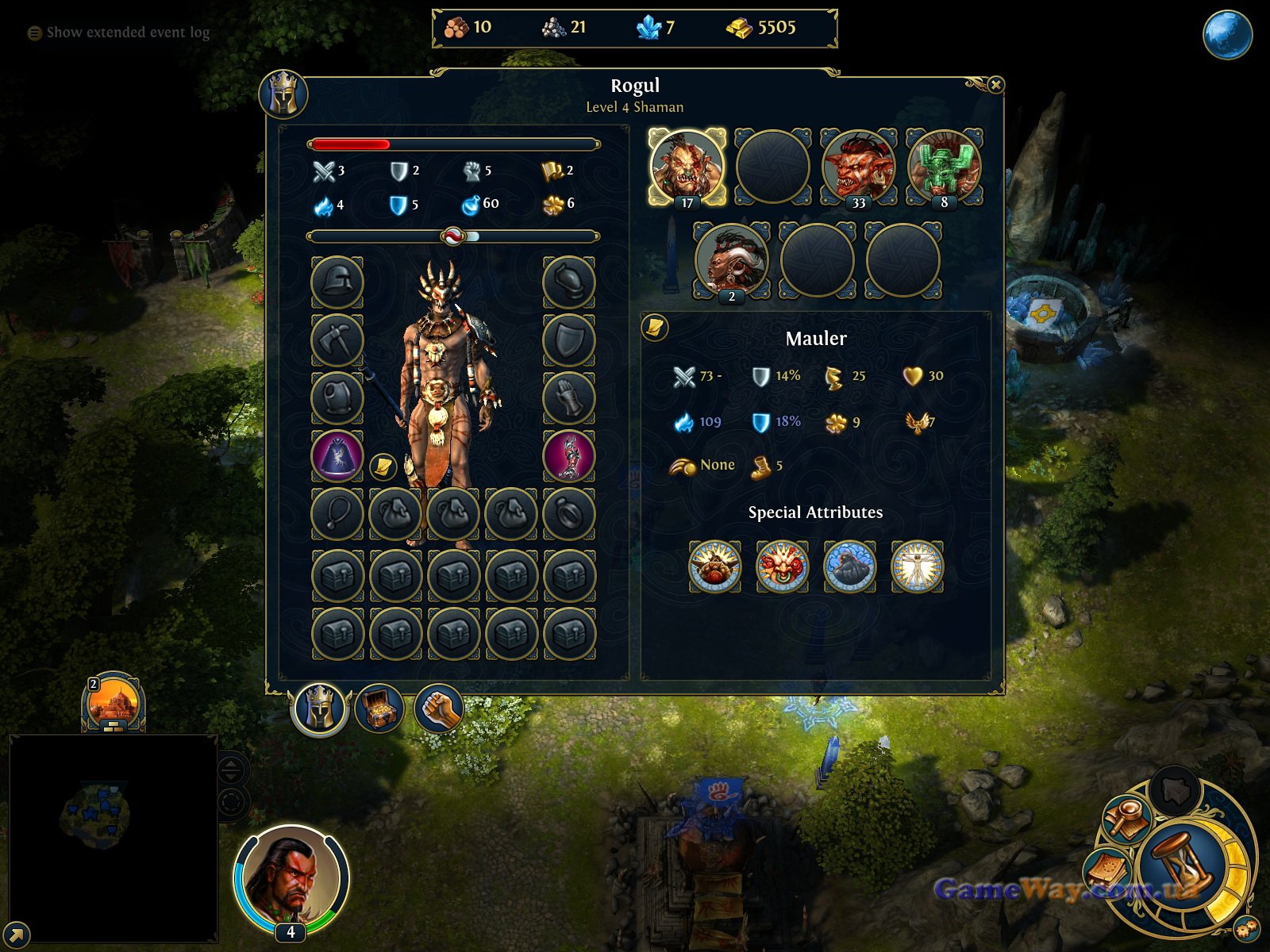1270x952 pixels.
Task: Click the equipped purple cape slot
Action: pos(337,456)
